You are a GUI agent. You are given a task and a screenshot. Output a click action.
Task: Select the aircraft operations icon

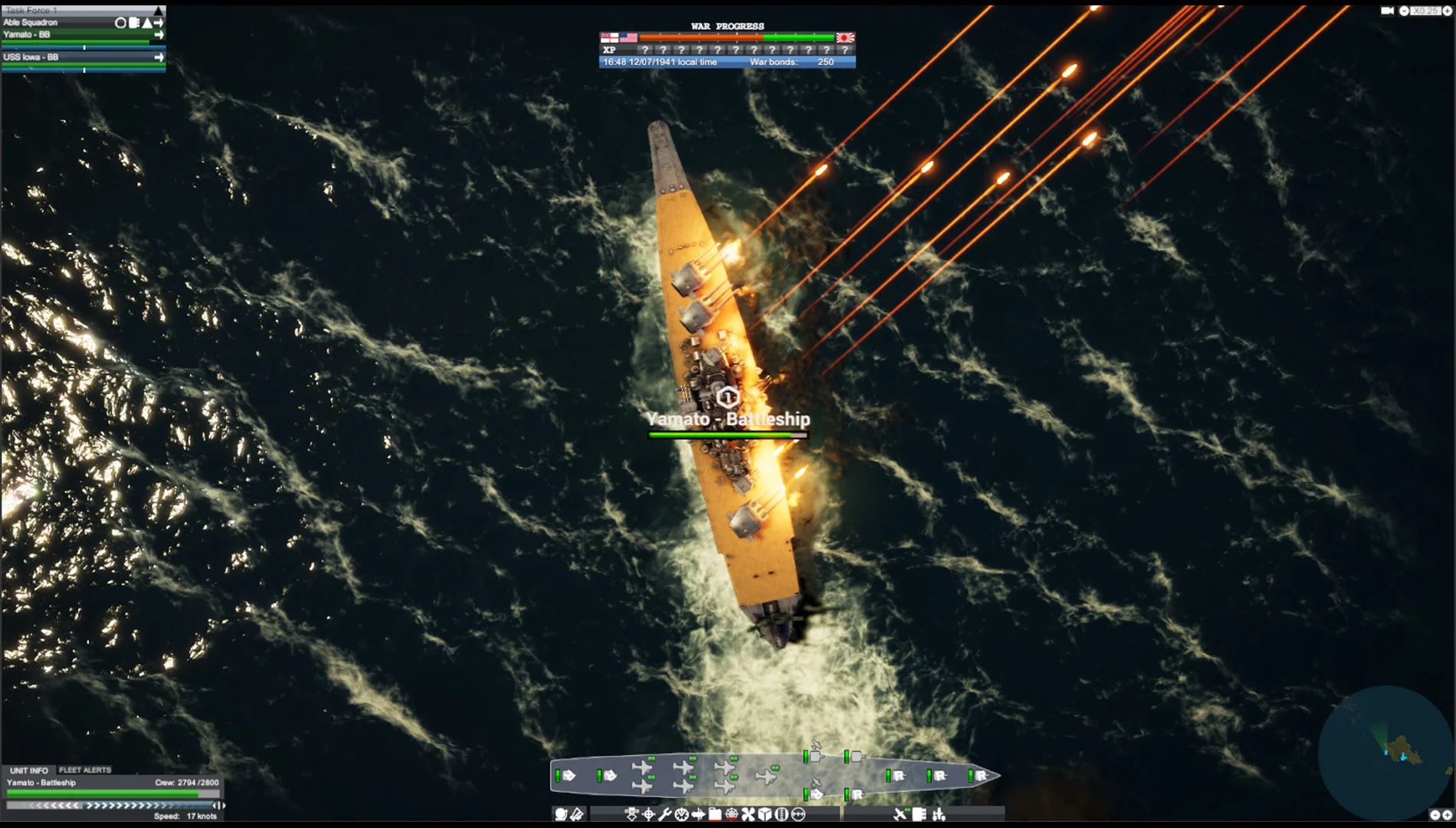(x=899, y=815)
